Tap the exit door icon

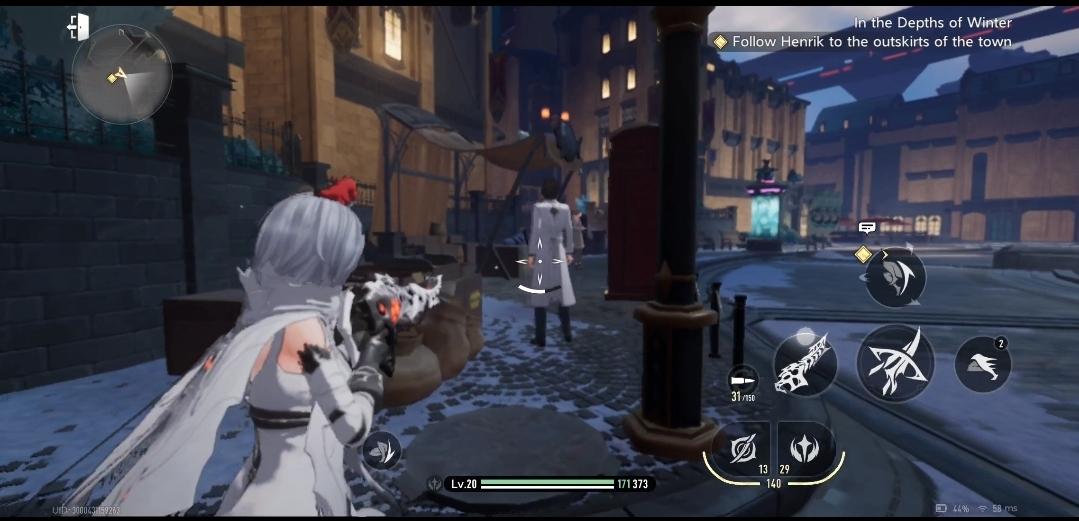(79, 27)
